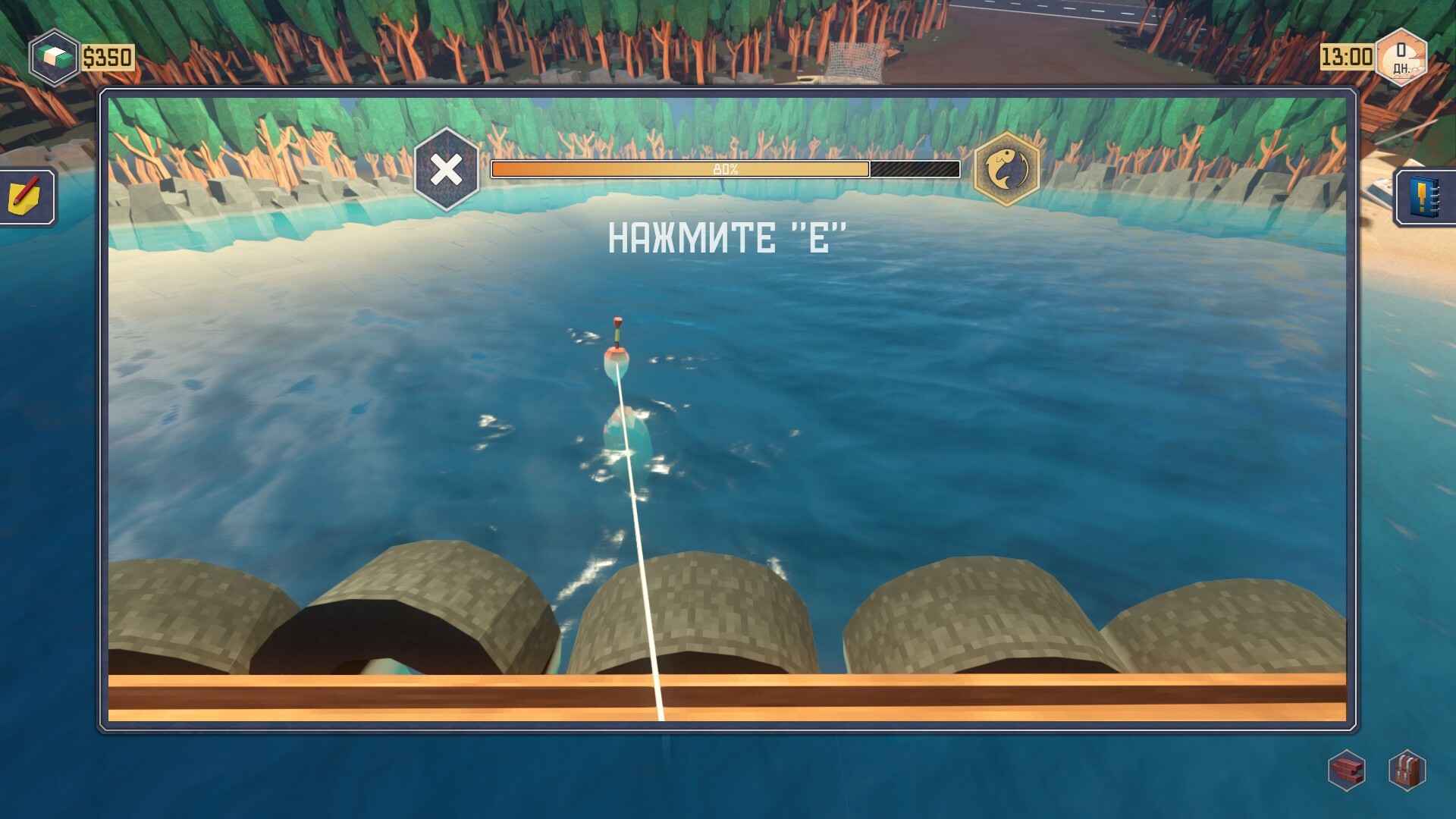The height and width of the screenshot is (819, 1456).
Task: Open the blue journal with exclamation mark
Action: coord(1426,197)
